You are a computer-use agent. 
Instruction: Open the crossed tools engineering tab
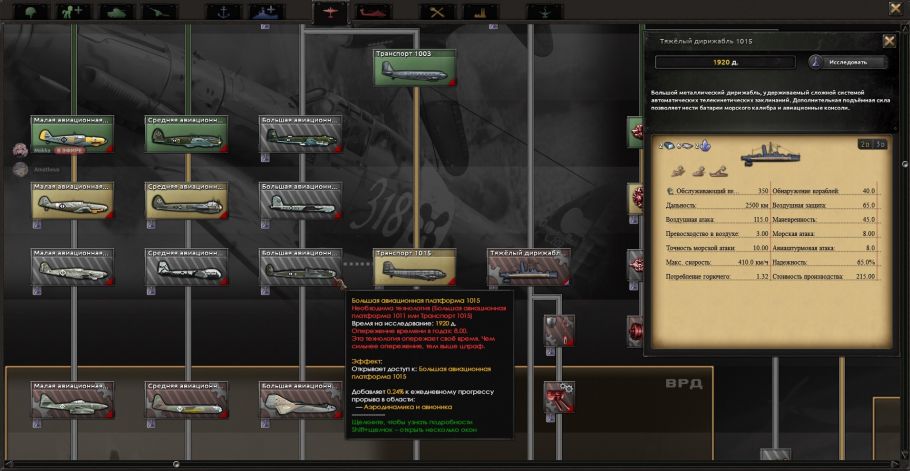tap(436, 12)
